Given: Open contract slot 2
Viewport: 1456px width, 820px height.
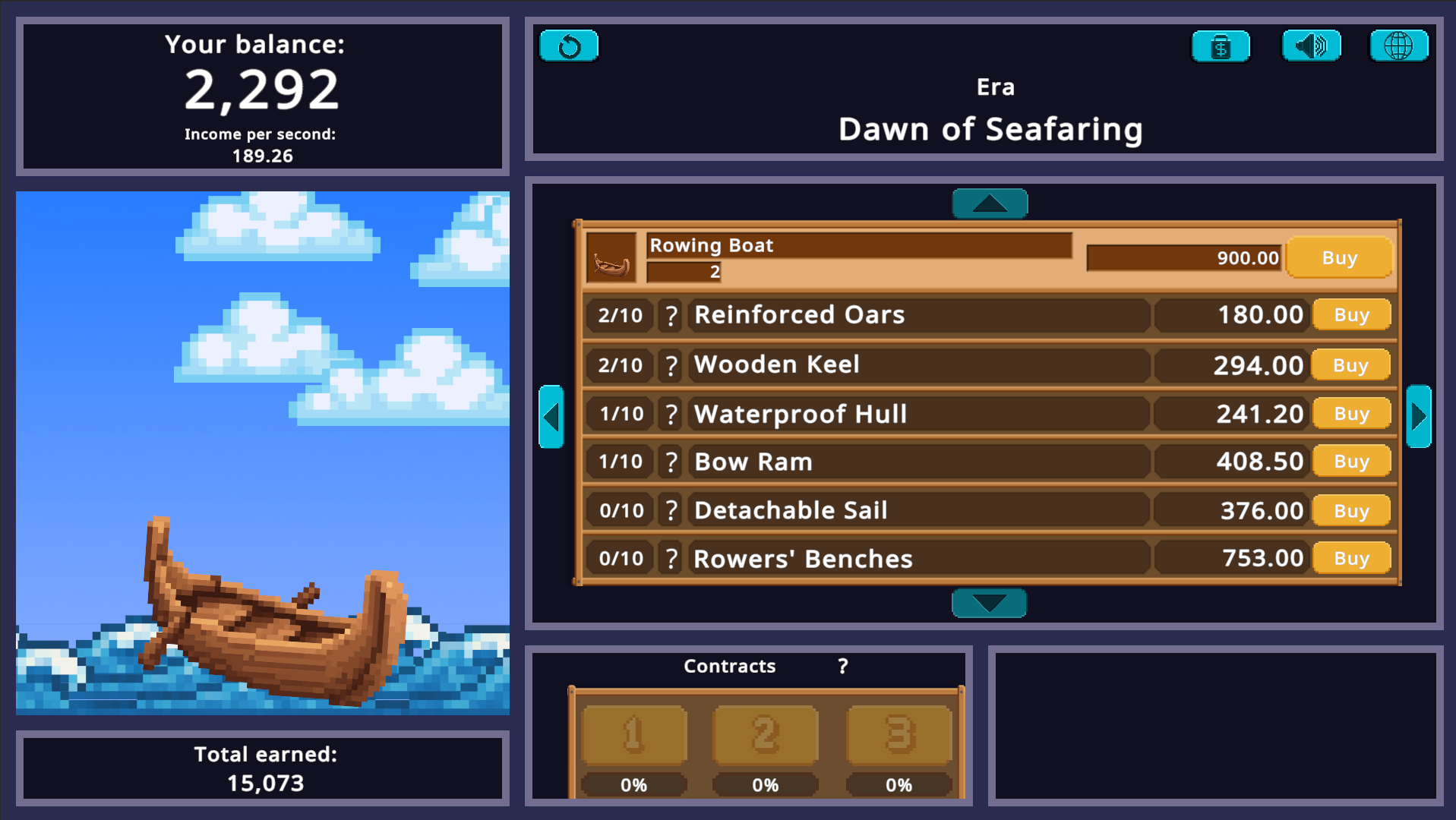Looking at the screenshot, I should pyautogui.click(x=766, y=733).
